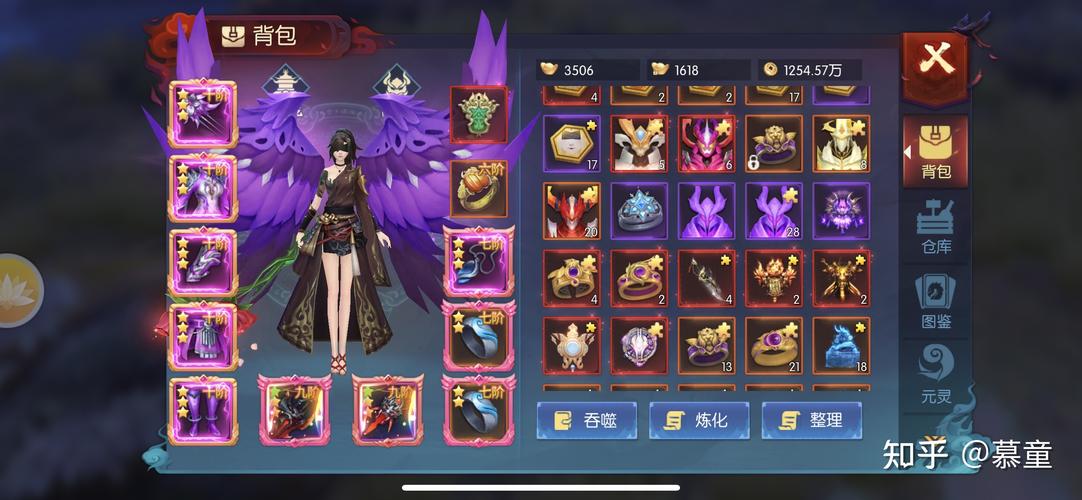The image size is (1082, 500).
Task: Select the red demon helmet stacked 20
Action: pos(571,211)
